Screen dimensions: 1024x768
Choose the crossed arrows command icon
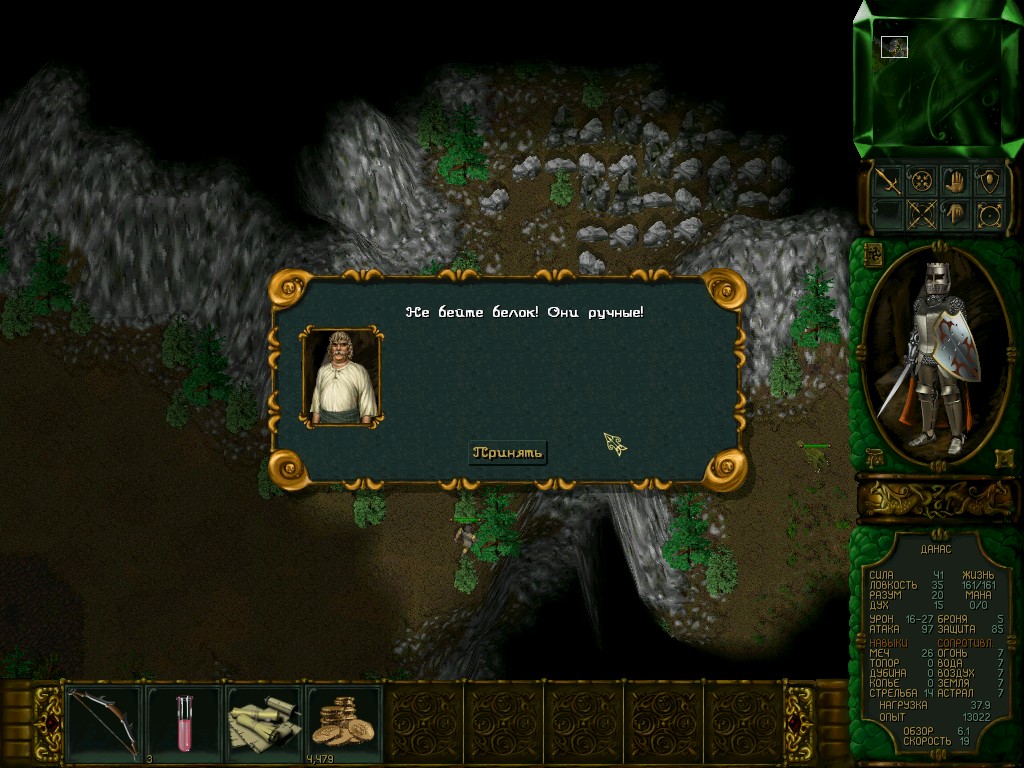(920, 214)
